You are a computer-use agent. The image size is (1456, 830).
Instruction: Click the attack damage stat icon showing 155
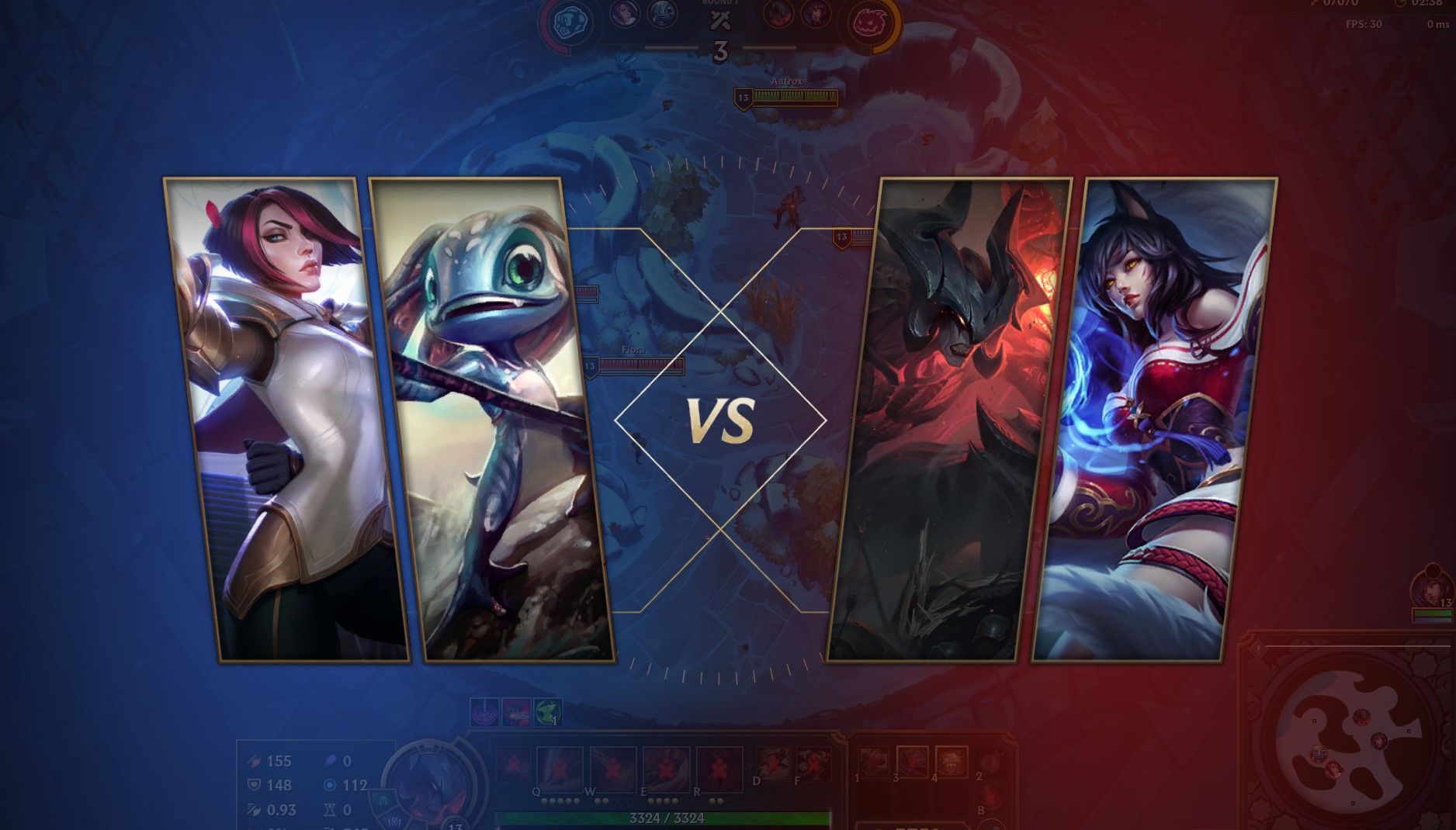point(254,760)
